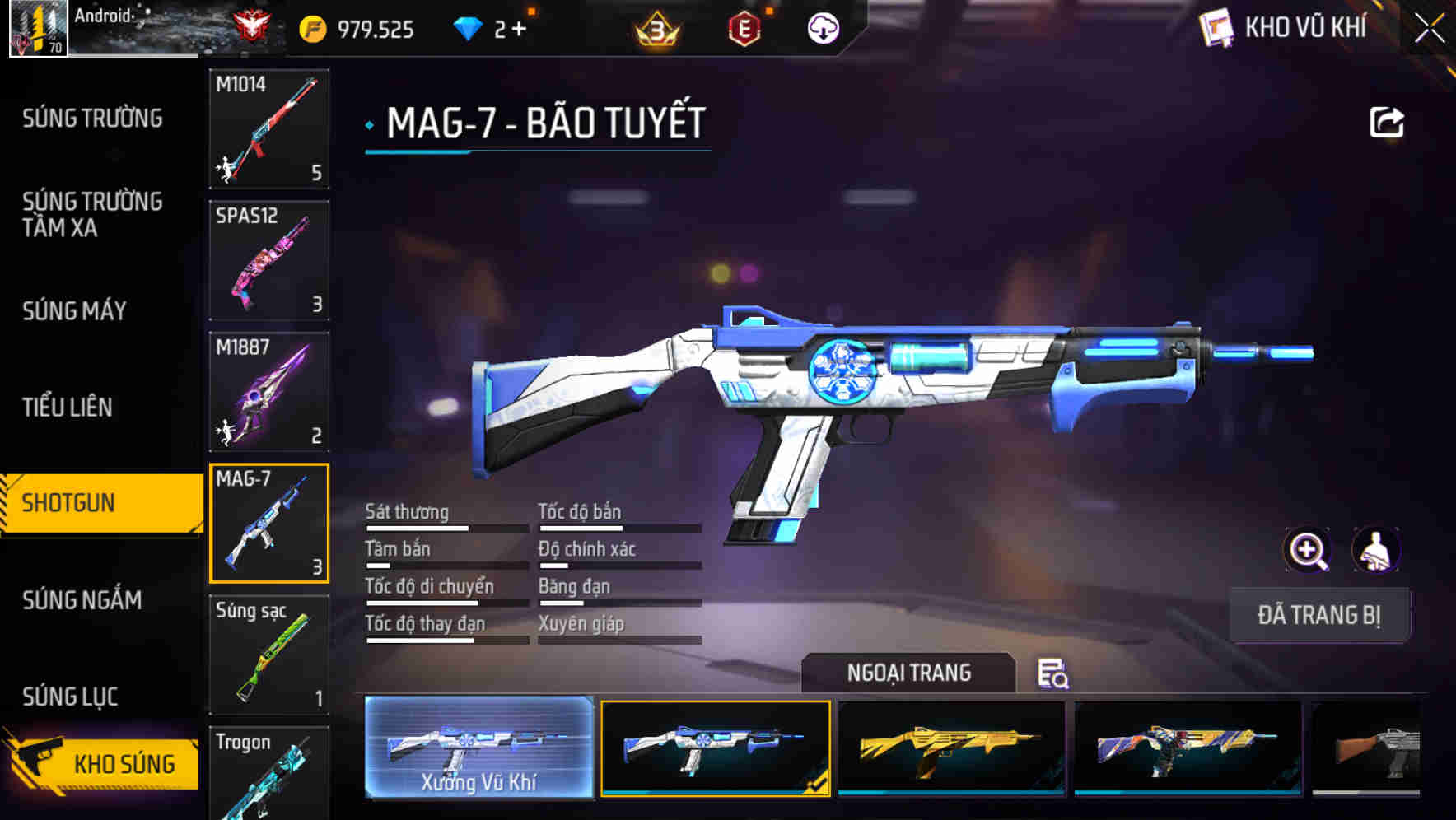Switch to the NGOẠI TRANG tab

[x=910, y=673]
